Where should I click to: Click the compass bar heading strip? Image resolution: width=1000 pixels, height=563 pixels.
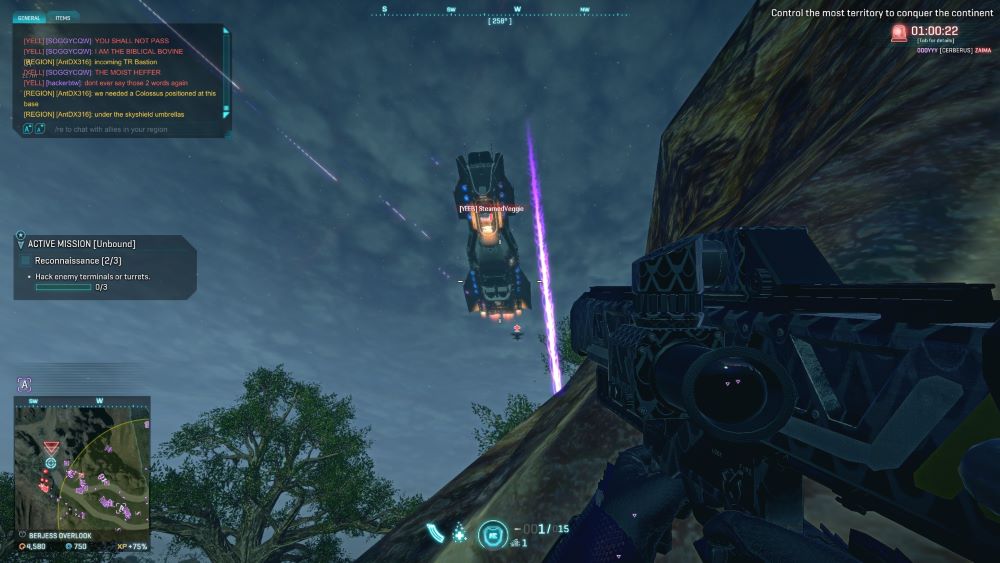click(499, 12)
